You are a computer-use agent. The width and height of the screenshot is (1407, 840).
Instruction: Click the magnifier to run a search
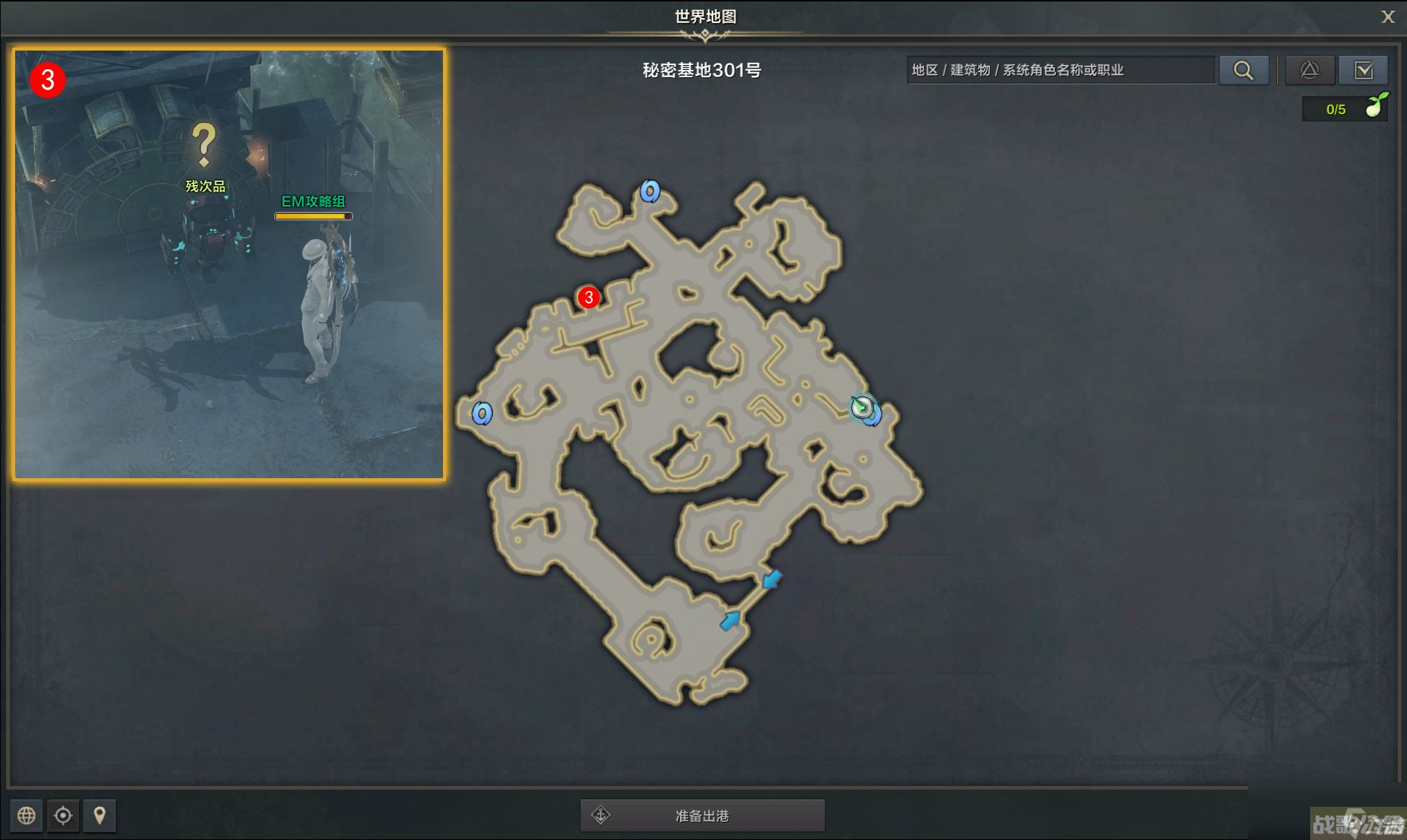coord(1244,70)
